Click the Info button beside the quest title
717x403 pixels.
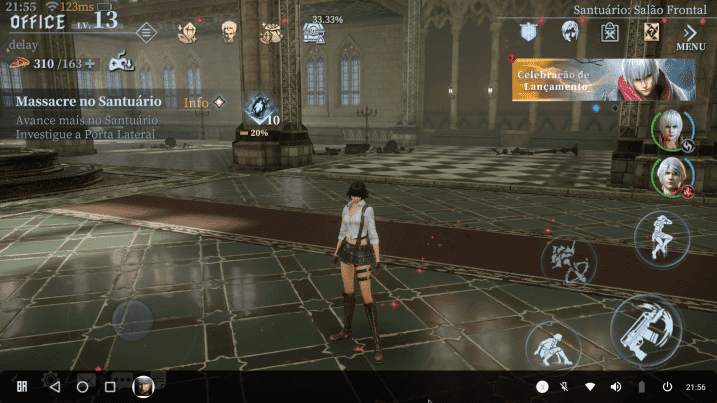tap(204, 102)
